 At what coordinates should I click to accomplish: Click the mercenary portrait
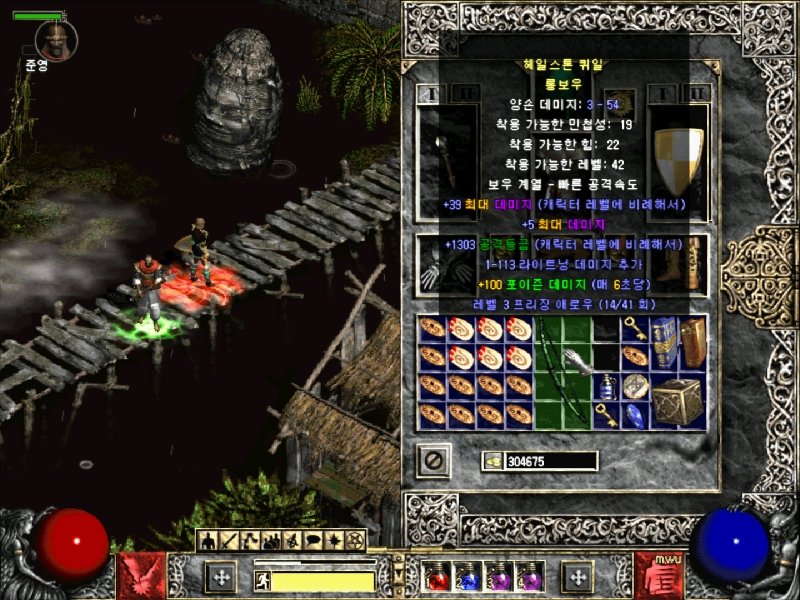(x=54, y=40)
